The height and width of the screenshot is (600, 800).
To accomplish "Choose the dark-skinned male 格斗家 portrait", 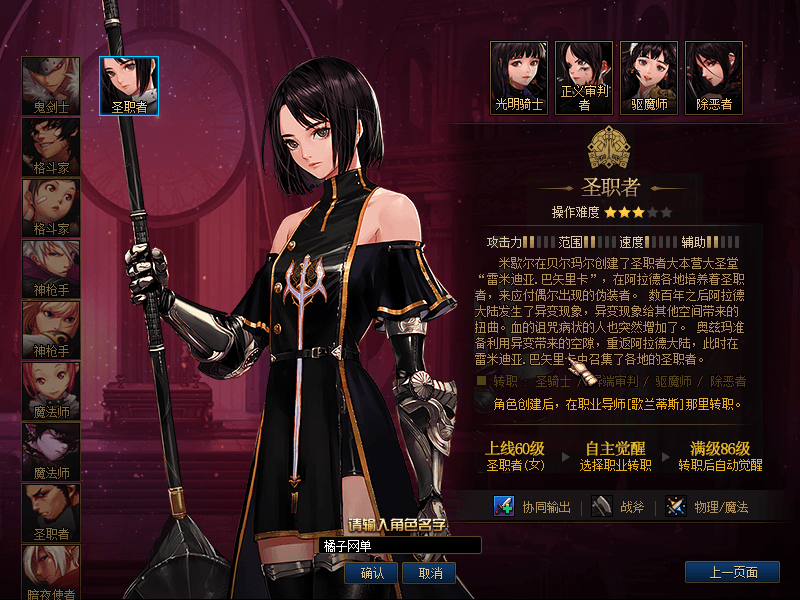I will pos(51,146).
